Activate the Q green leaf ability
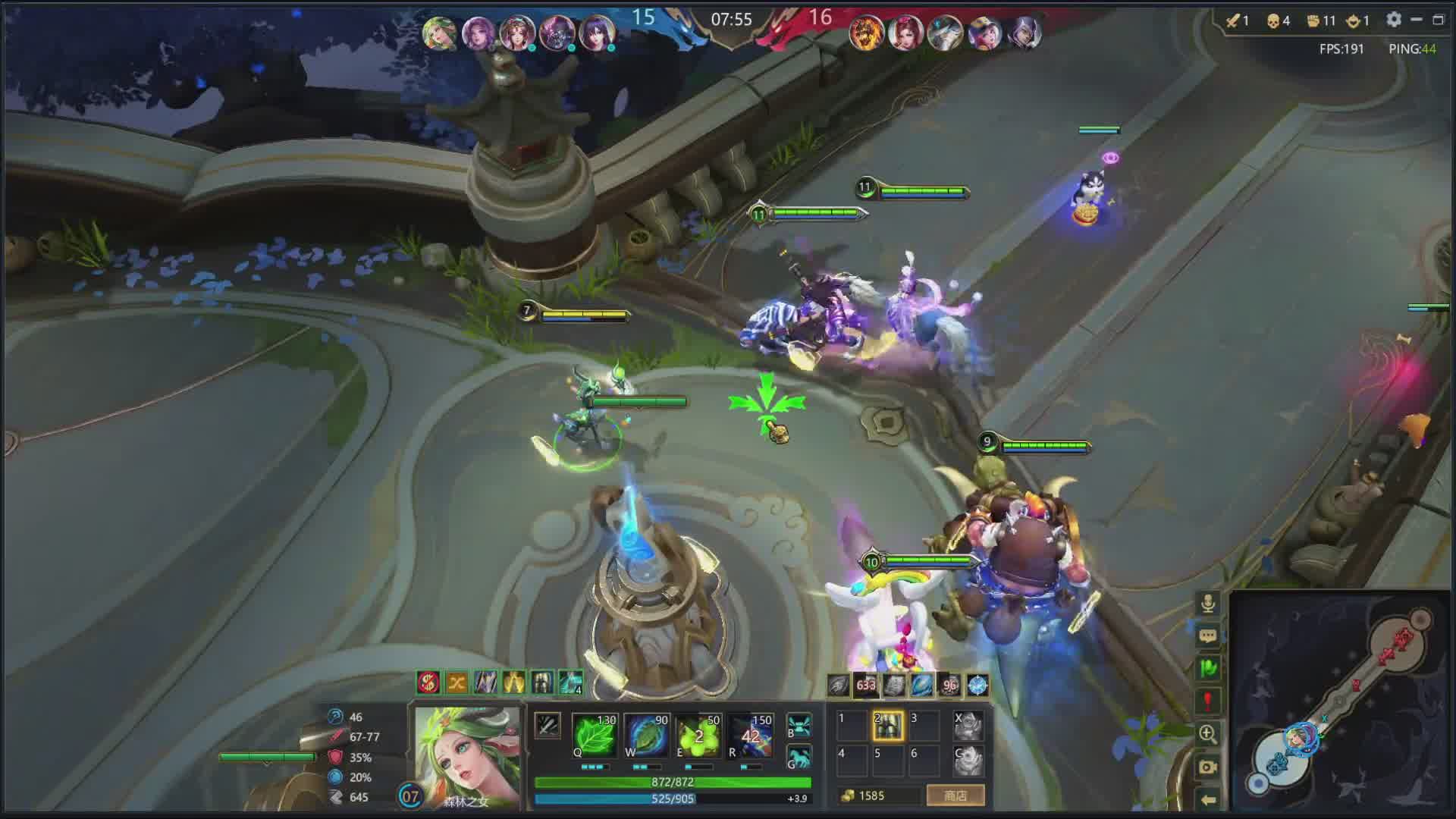This screenshot has width=1456, height=819. 595,736
